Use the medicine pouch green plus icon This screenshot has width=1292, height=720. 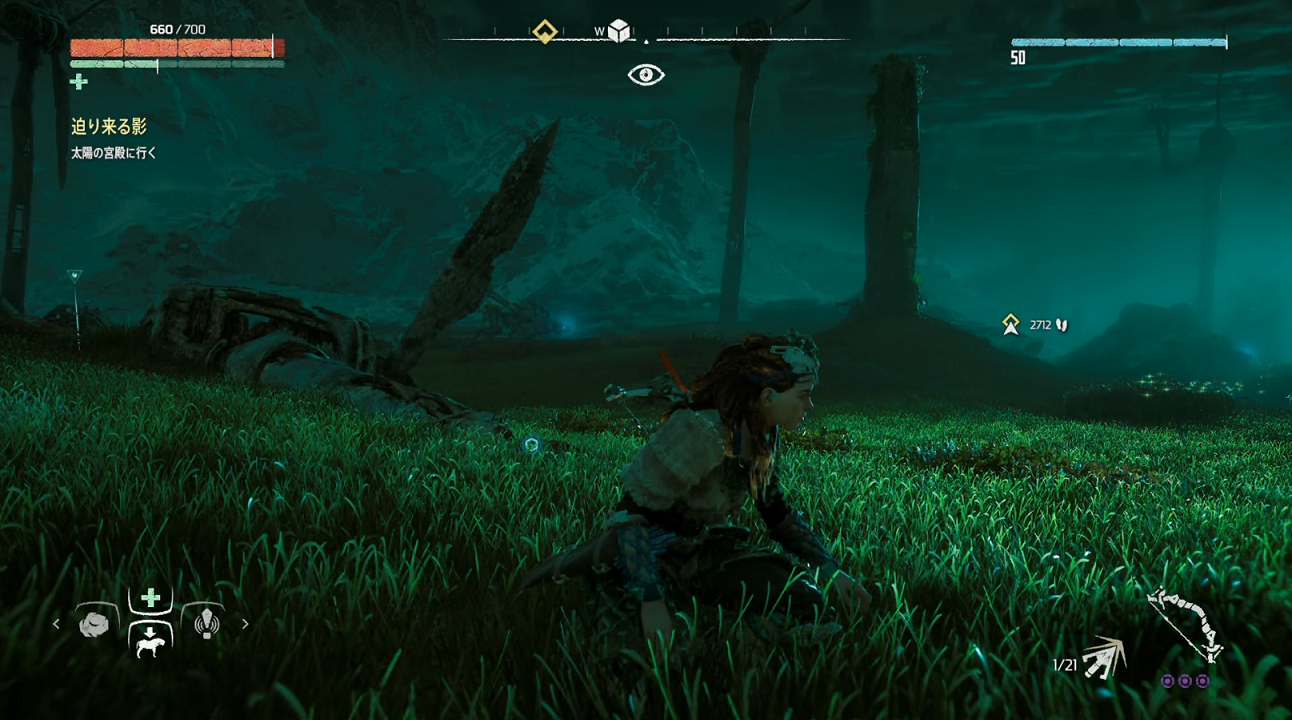coord(79,82)
